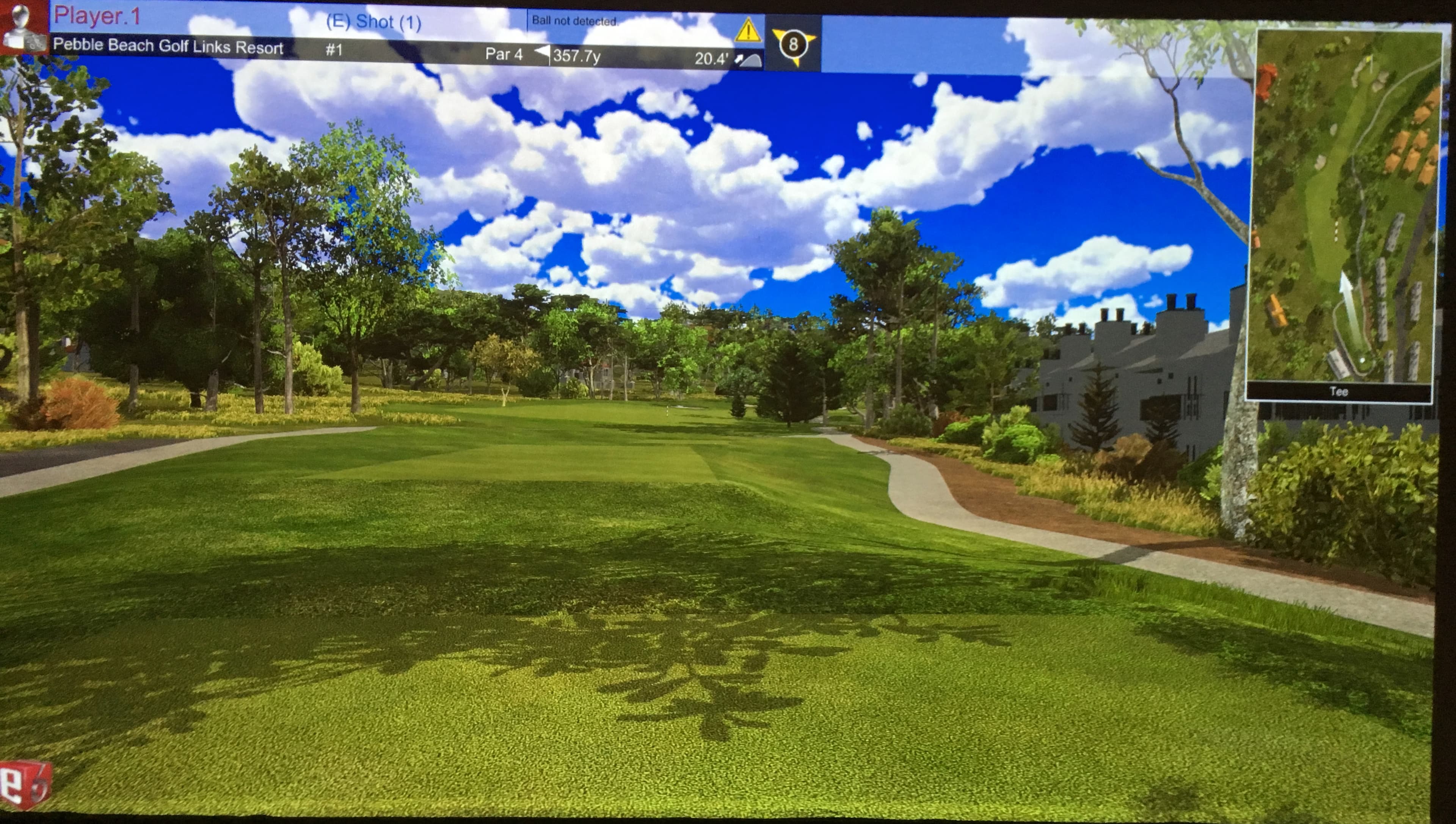Click the 20.4' elevation value control
Screen dimensions: 1456x824
[x=710, y=57]
